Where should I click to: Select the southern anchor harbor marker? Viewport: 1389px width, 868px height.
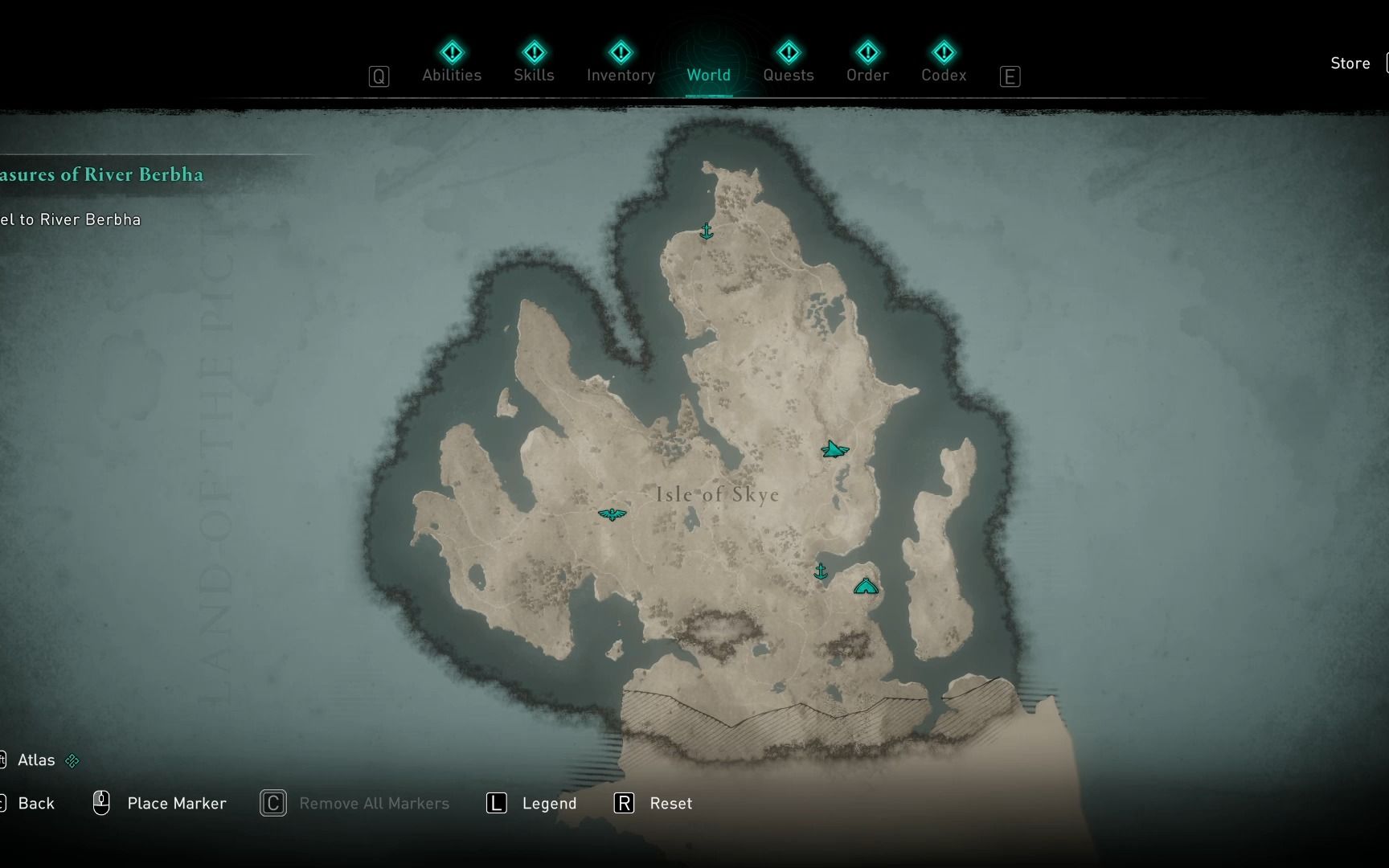[x=821, y=571]
